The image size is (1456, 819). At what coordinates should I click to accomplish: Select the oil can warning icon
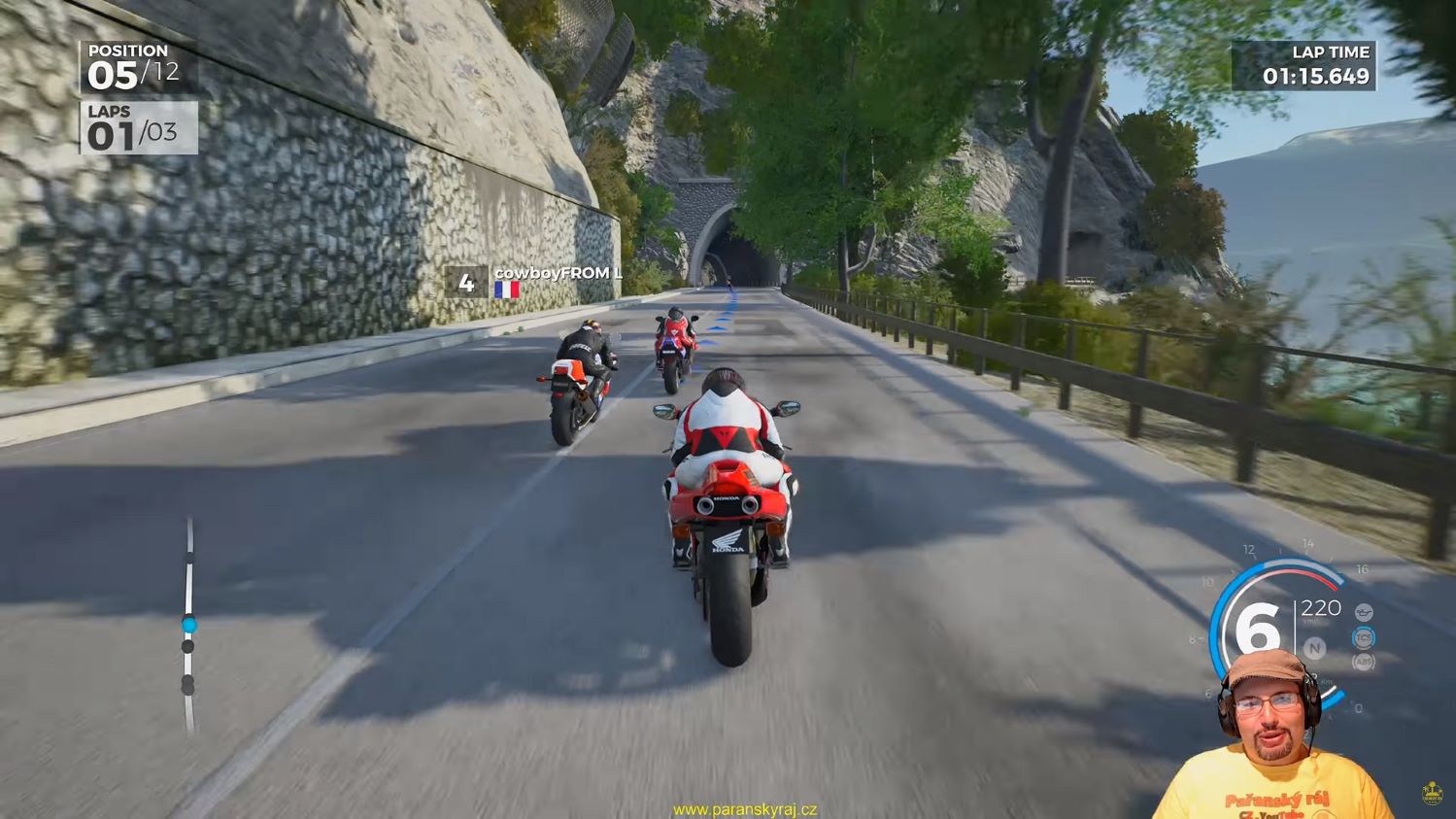1364,612
